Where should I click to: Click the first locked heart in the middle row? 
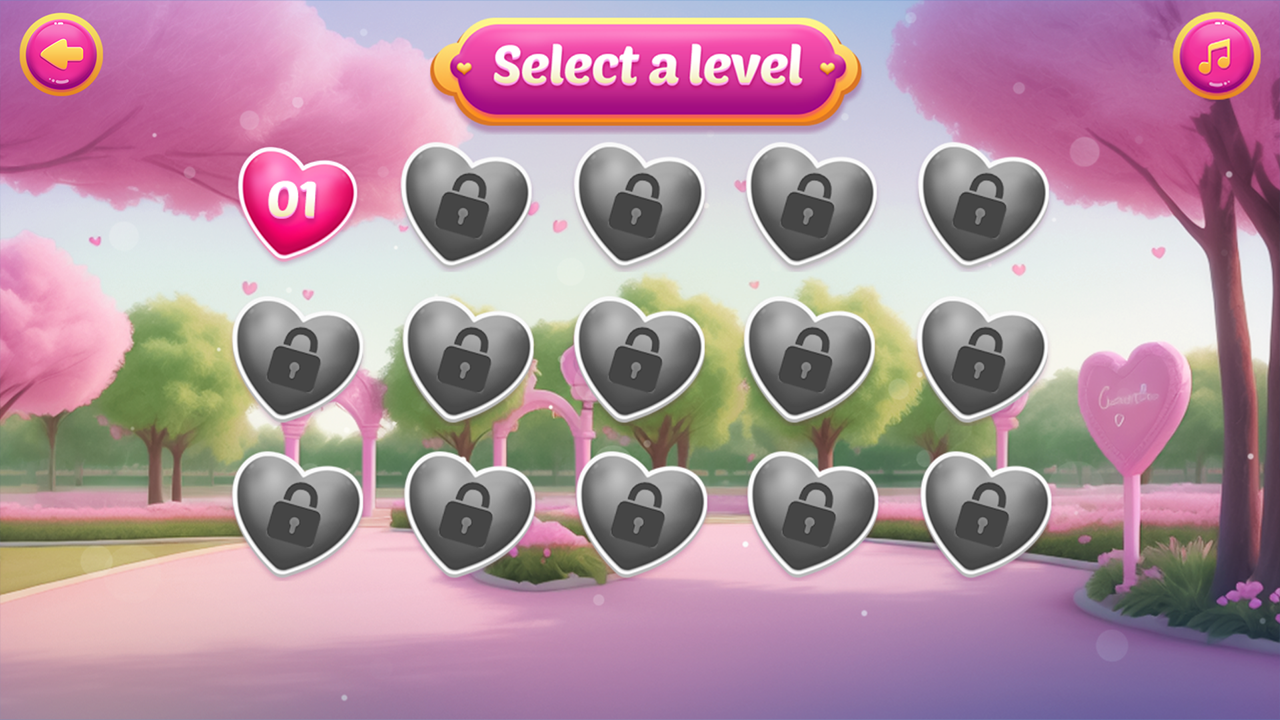point(297,357)
